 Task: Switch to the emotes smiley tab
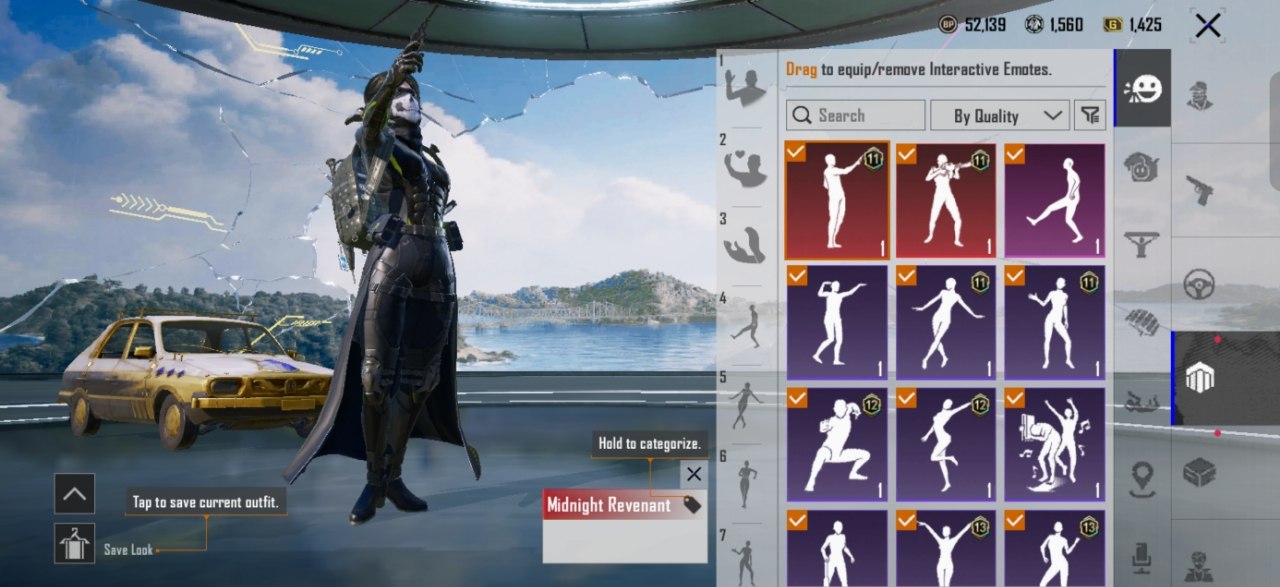pyautogui.click(x=1142, y=90)
